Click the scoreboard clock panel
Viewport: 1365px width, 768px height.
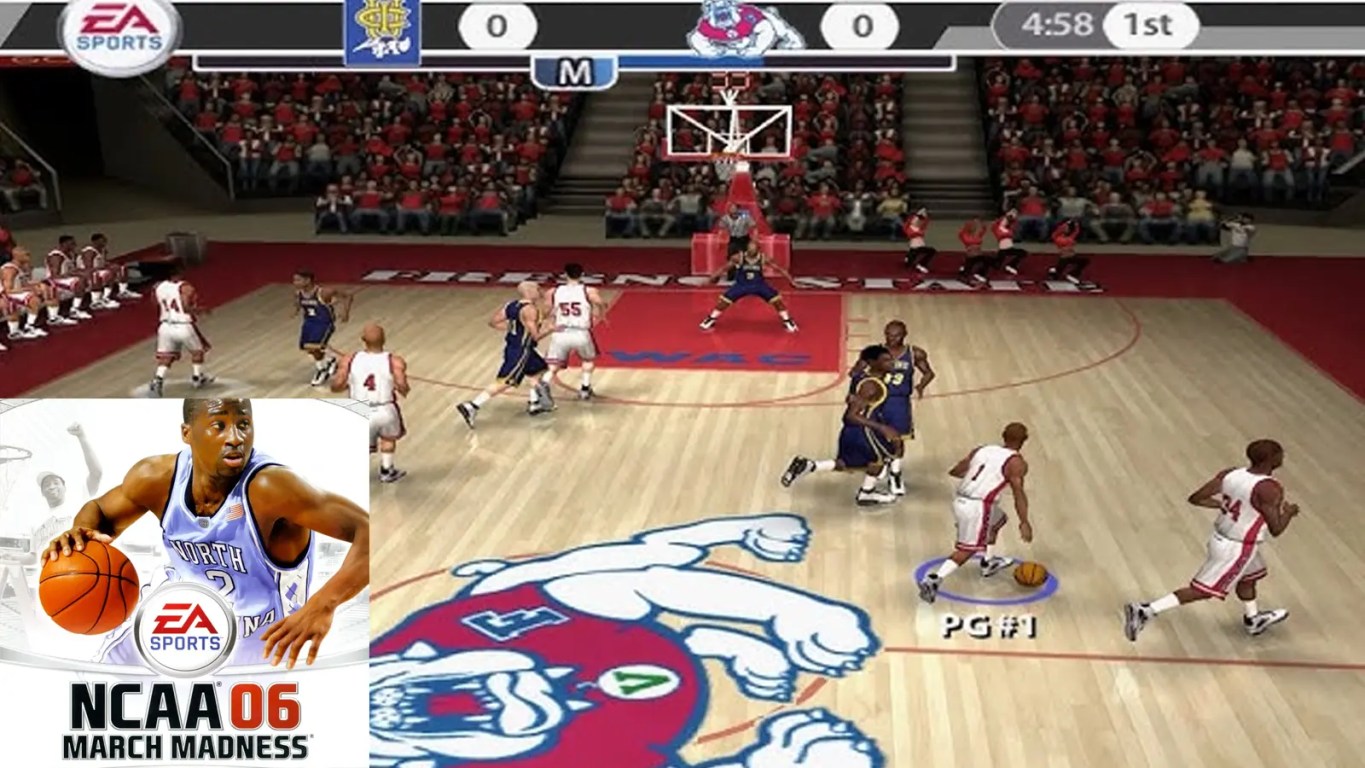[1095, 27]
